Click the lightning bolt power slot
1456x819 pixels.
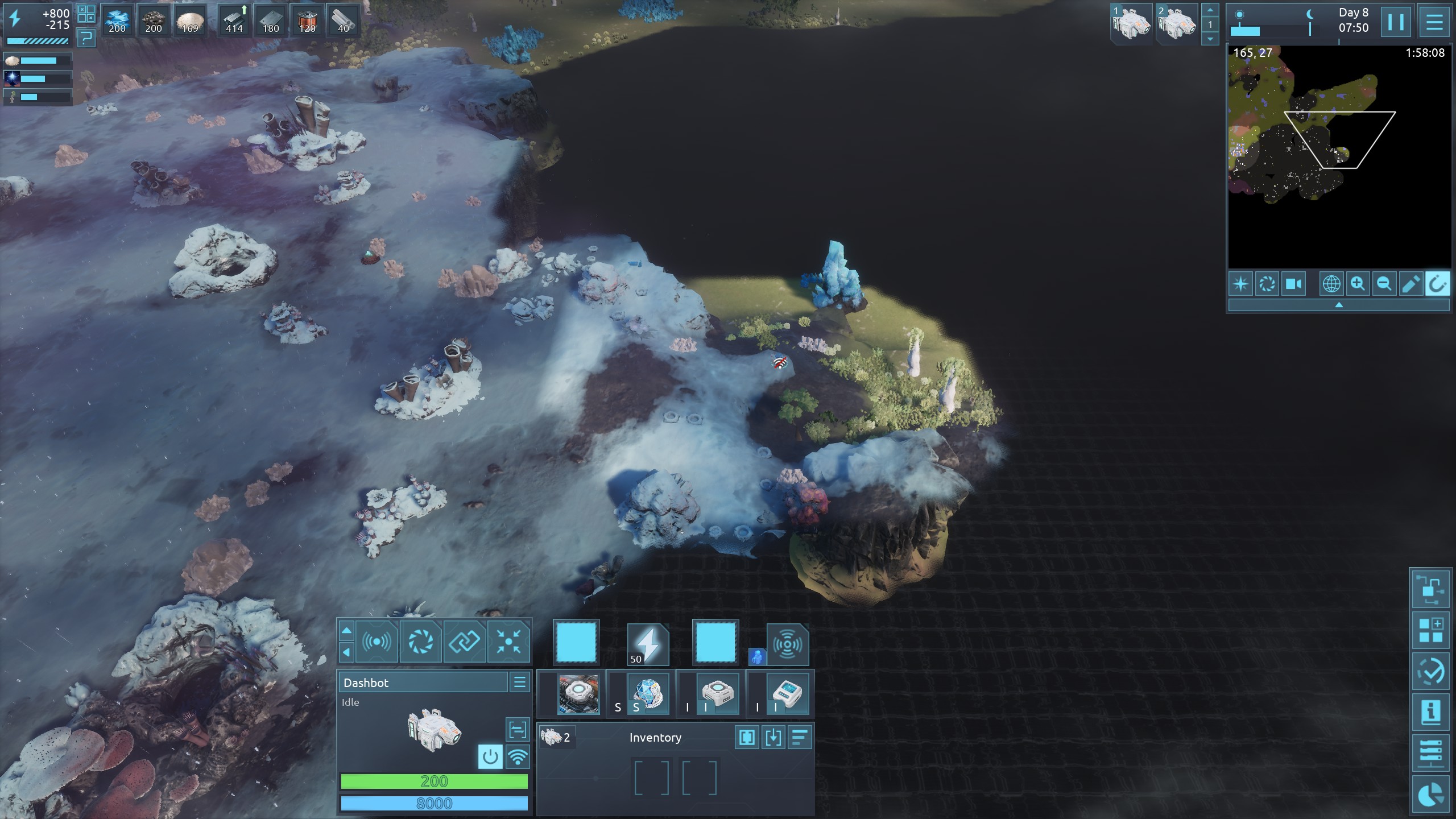coord(647,644)
